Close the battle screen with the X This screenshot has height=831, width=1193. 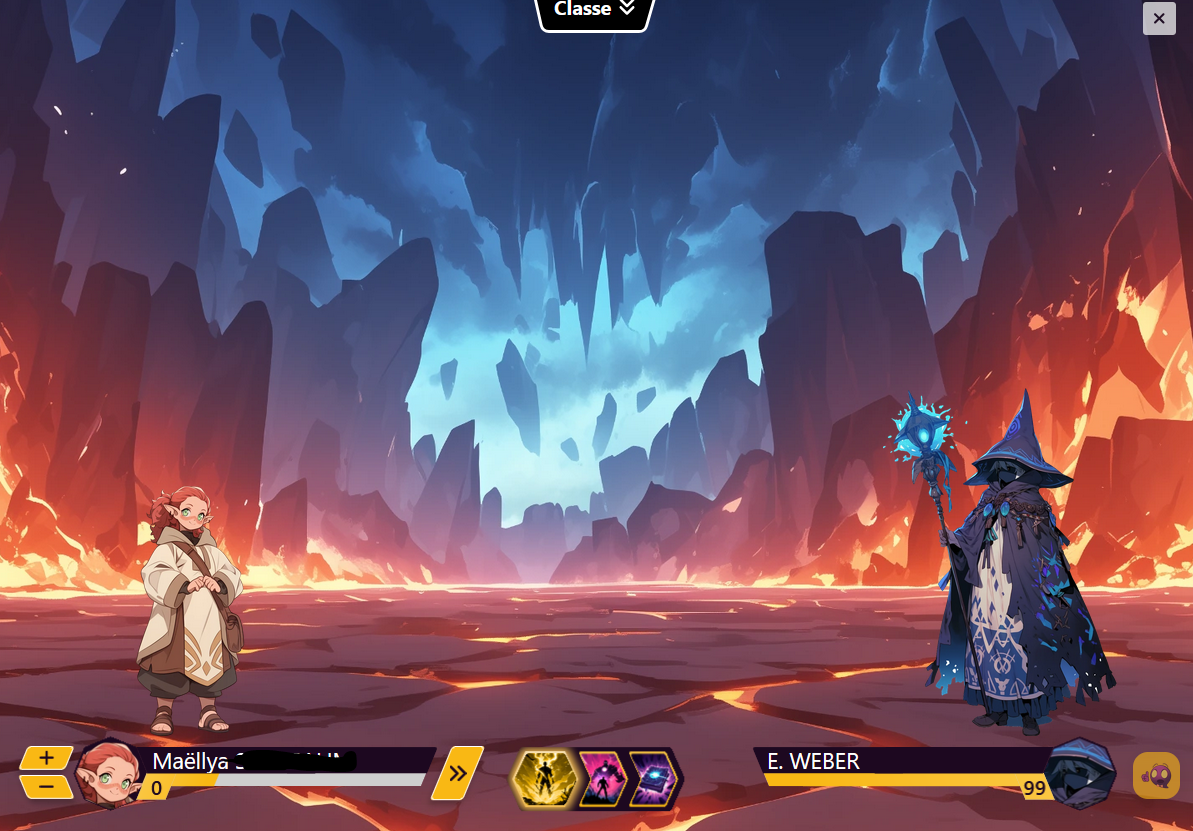pyautogui.click(x=1158, y=18)
